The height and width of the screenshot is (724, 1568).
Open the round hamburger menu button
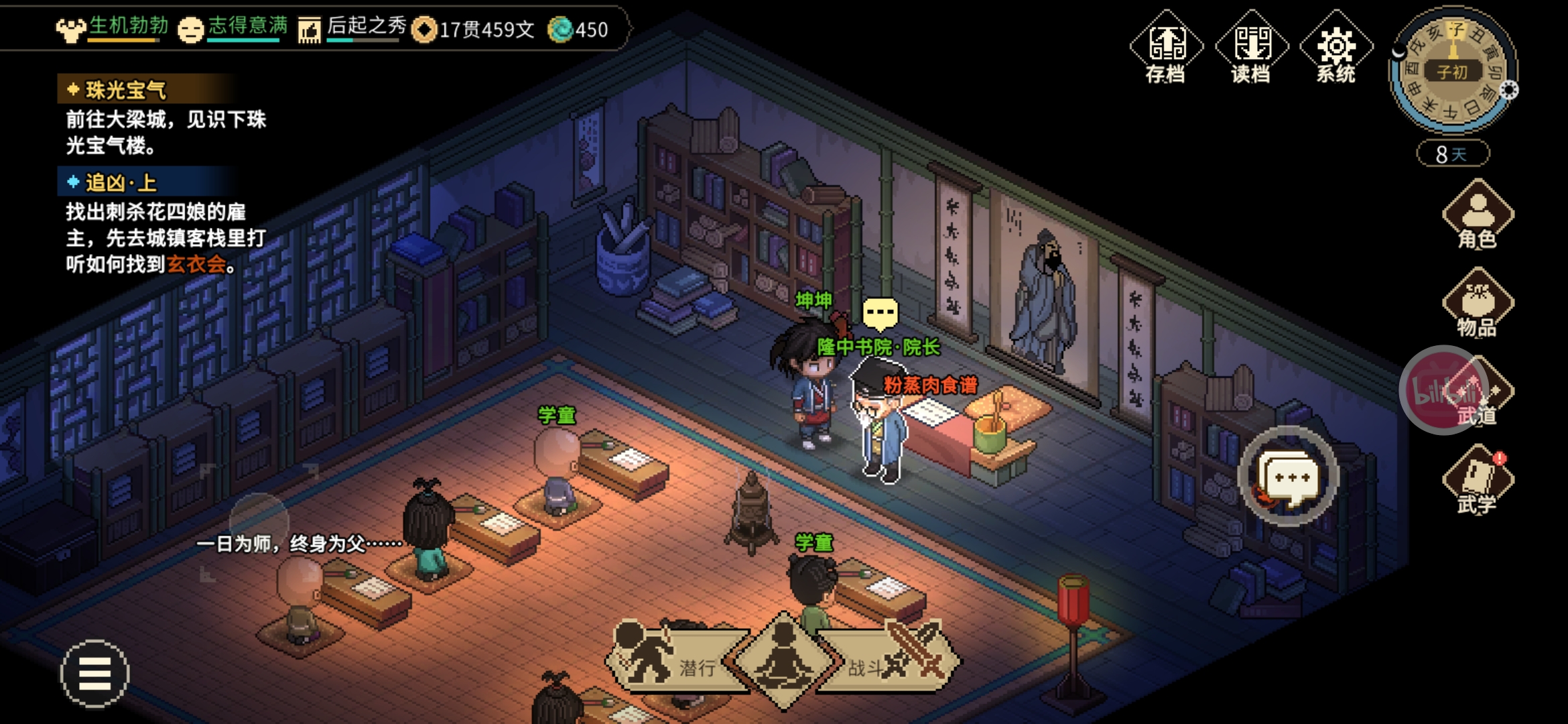(x=94, y=673)
